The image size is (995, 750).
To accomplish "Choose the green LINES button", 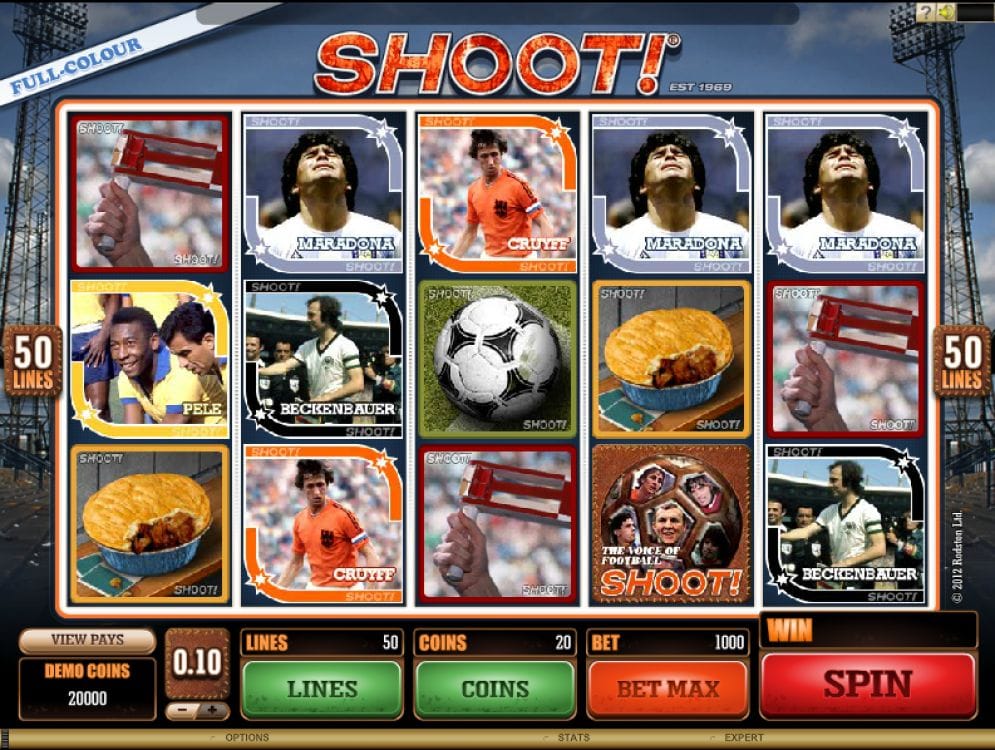I will pos(321,688).
